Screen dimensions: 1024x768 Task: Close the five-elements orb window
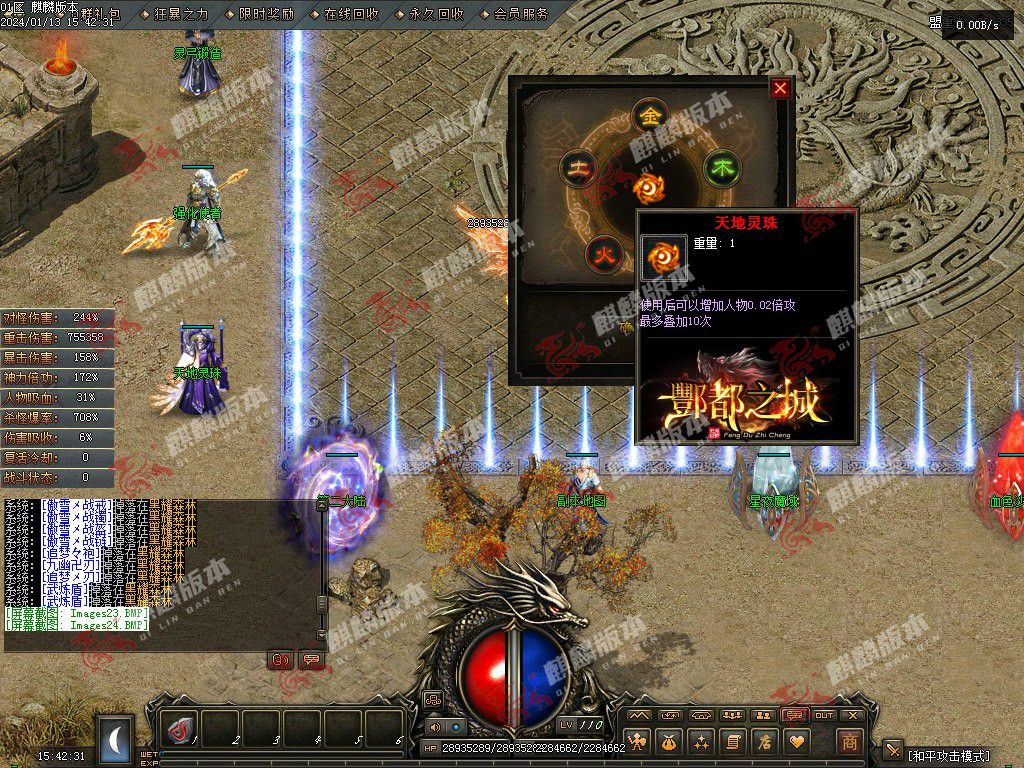click(x=780, y=88)
